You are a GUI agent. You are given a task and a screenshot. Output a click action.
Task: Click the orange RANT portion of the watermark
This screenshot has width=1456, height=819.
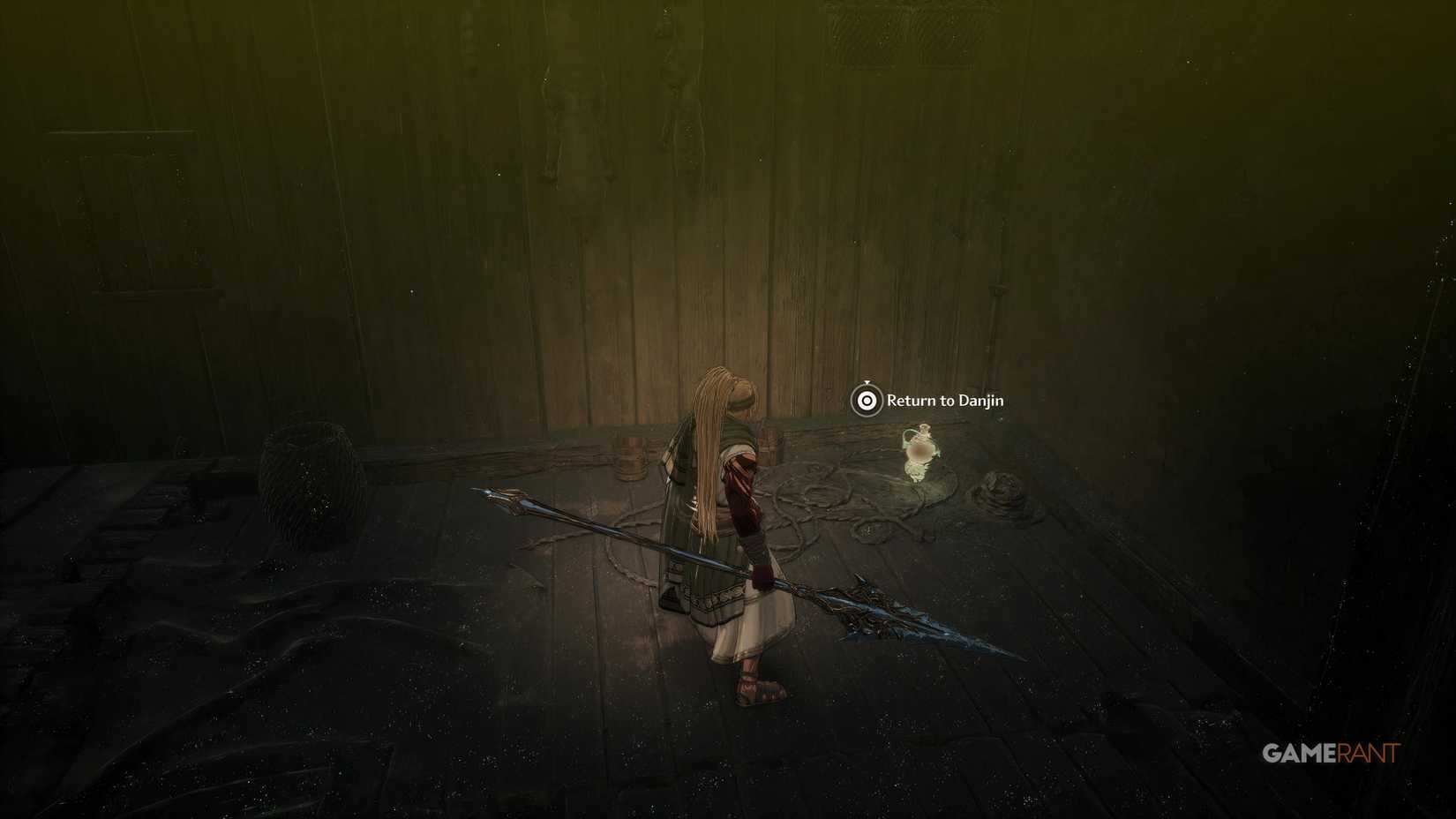pyautogui.click(x=1366, y=751)
